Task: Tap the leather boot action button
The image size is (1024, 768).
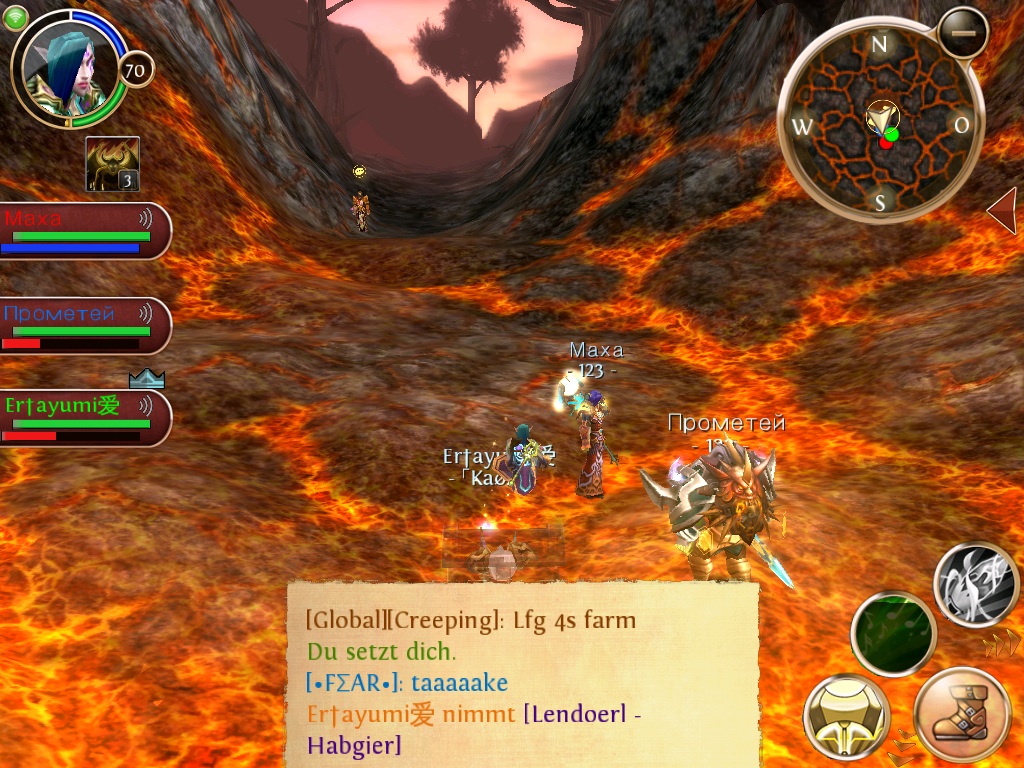Action: [961, 718]
